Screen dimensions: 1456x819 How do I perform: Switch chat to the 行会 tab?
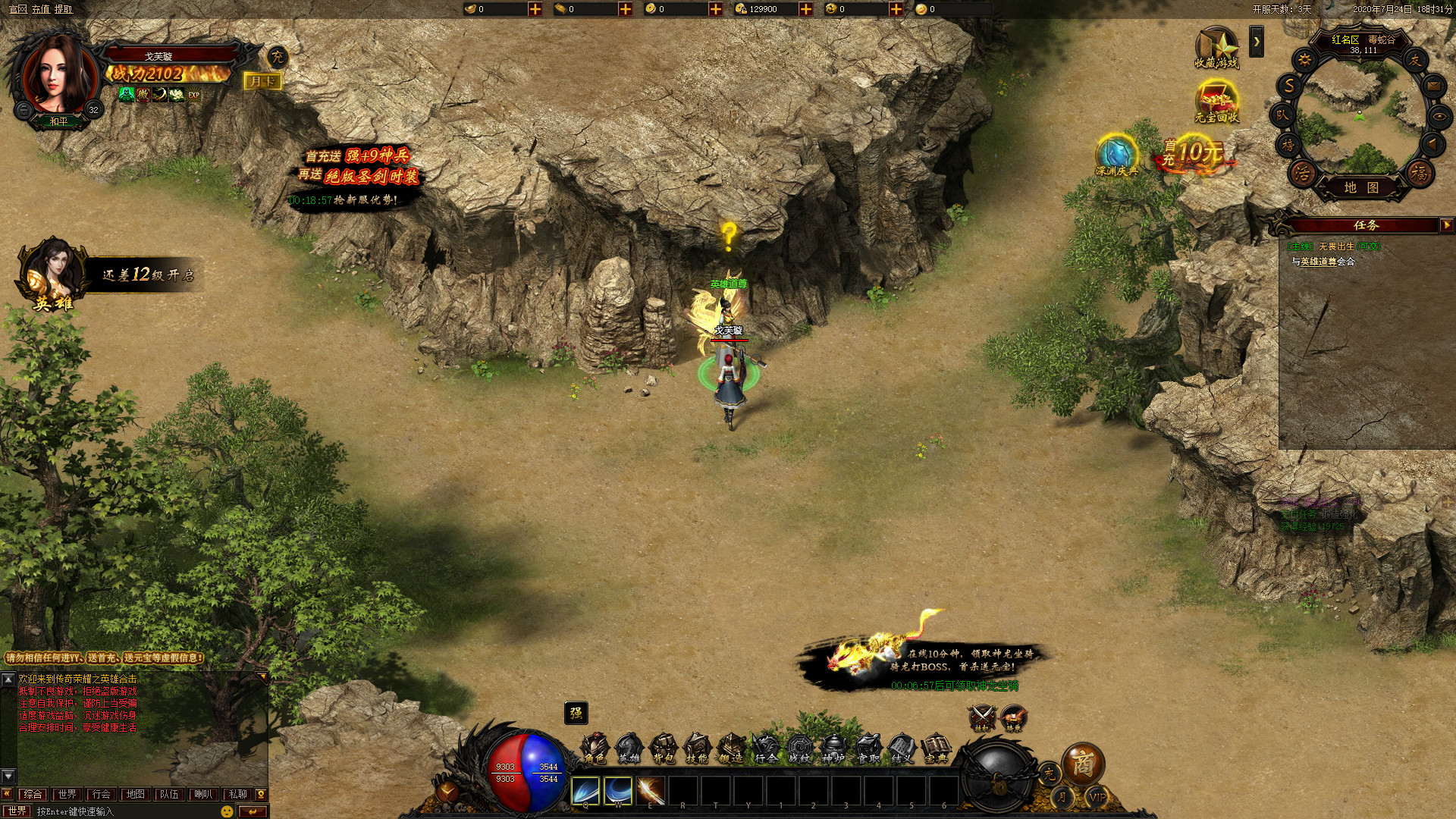click(x=101, y=794)
